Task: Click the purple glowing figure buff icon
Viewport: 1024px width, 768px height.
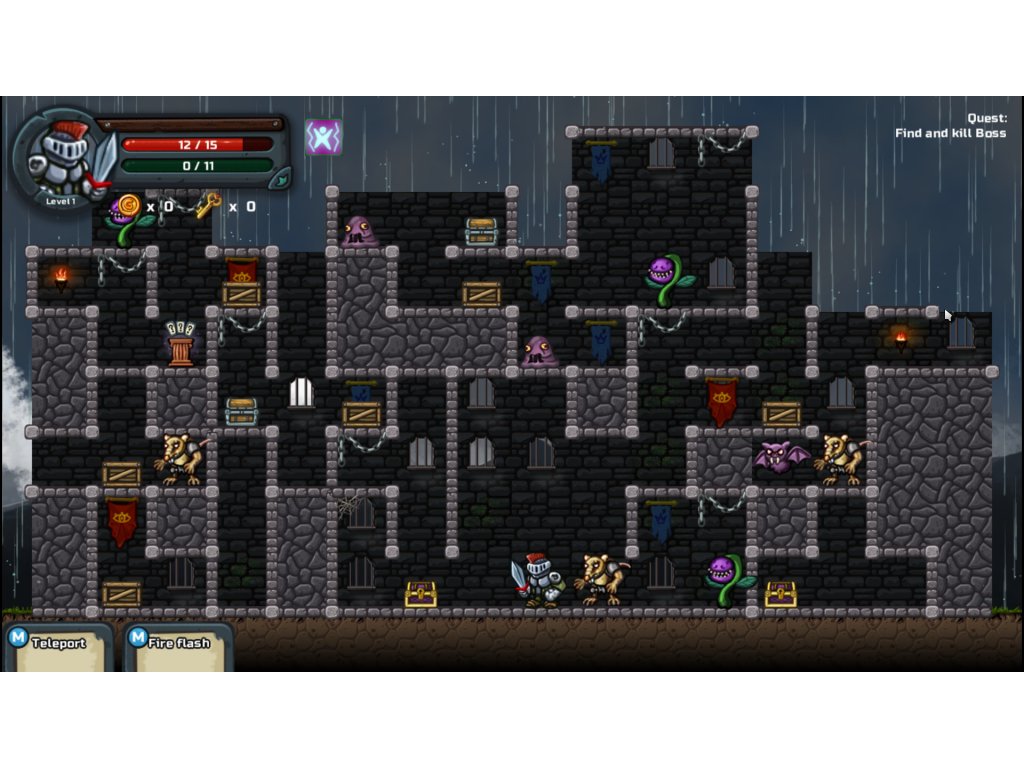Action: point(323,137)
